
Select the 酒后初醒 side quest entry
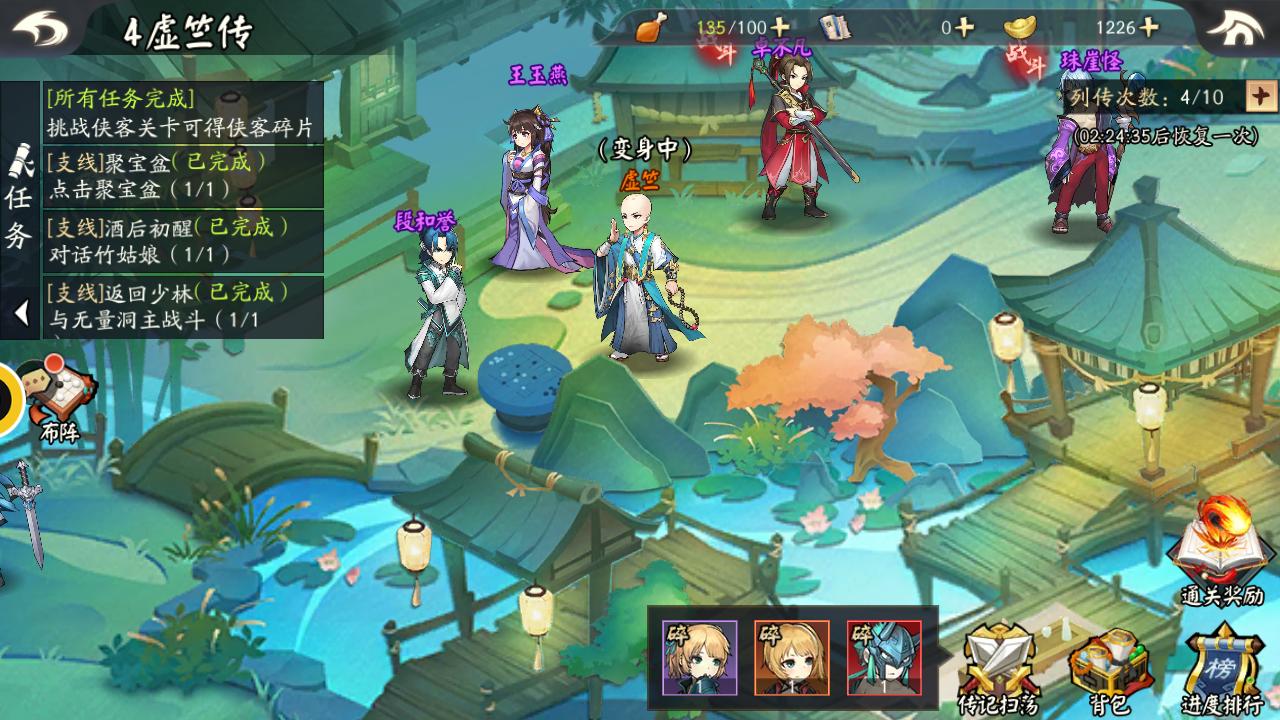(x=182, y=240)
